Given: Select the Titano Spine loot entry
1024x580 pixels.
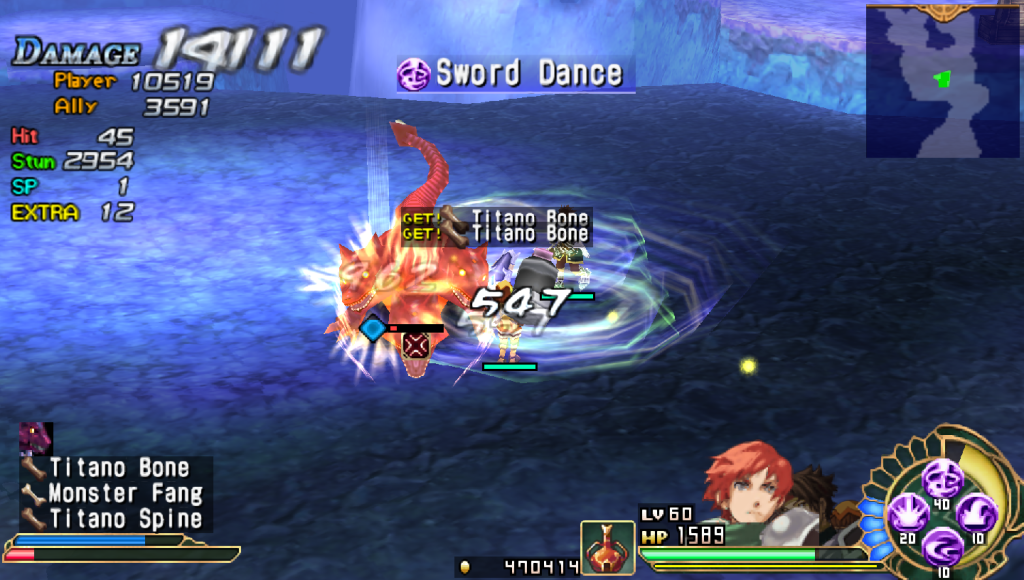Looking at the screenshot, I should (113, 519).
